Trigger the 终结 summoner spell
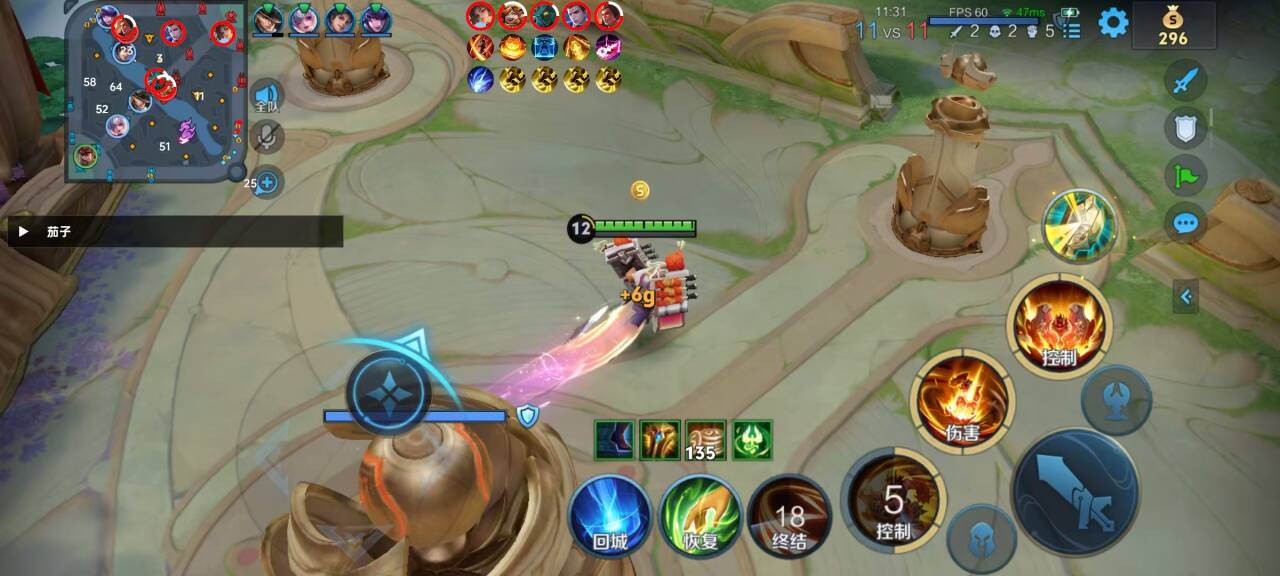Image resolution: width=1280 pixels, height=576 pixels. (789, 517)
